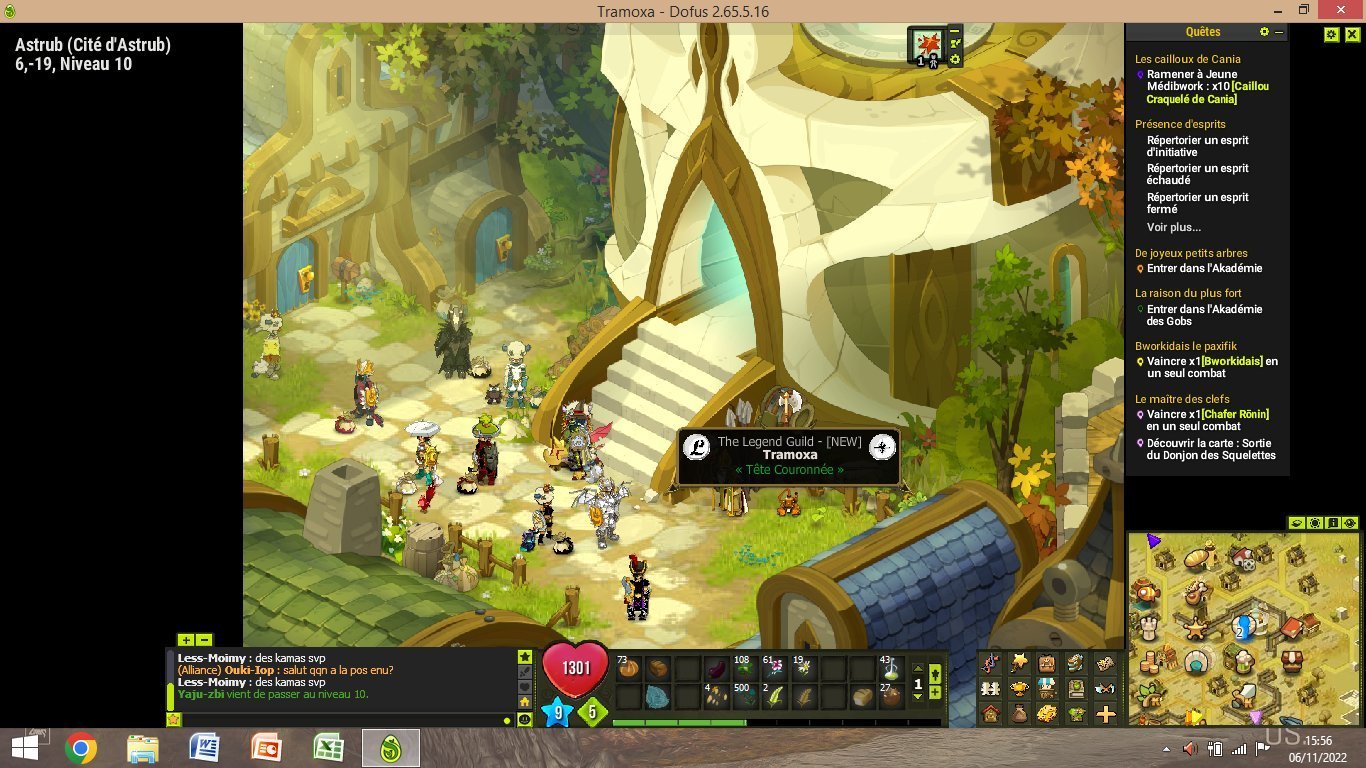Select the star-wand spells icon
Image resolution: width=1366 pixels, height=768 pixels.
pos(1019,663)
